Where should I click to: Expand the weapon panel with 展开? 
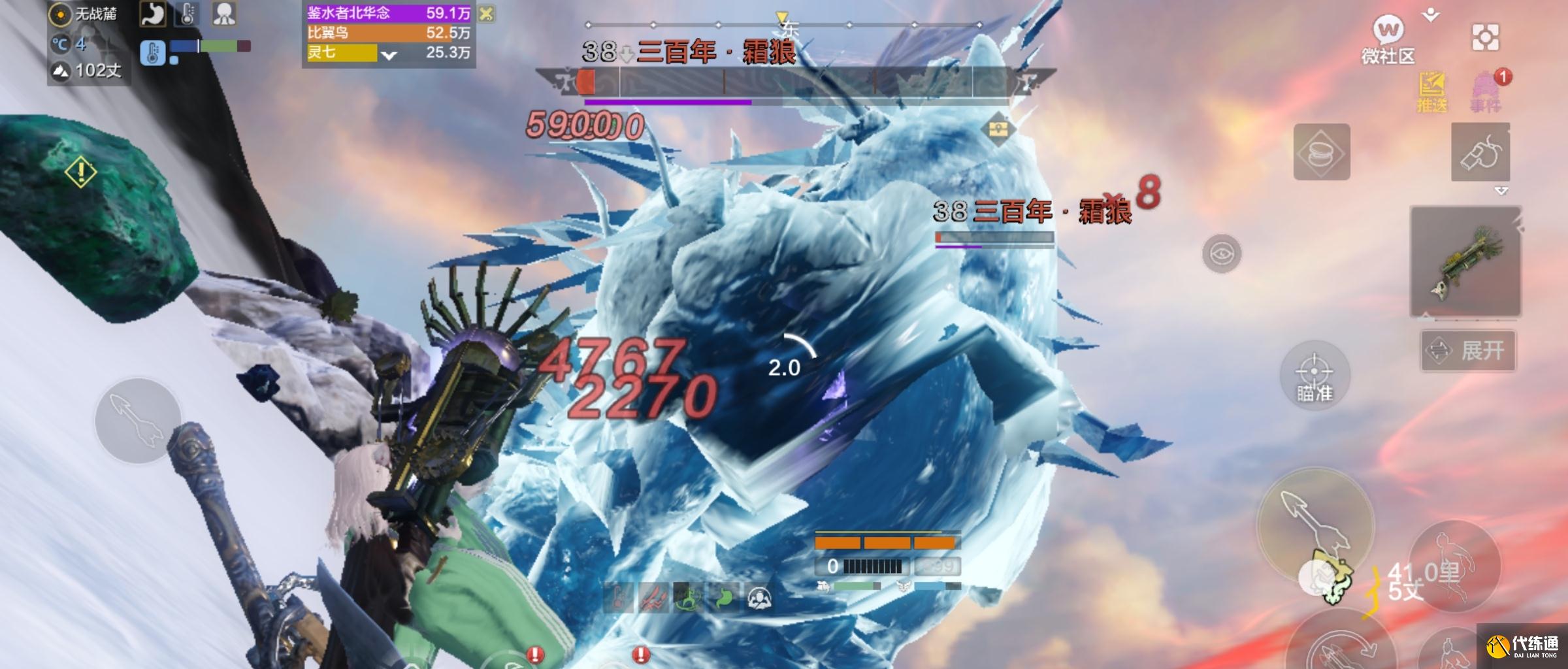click(1468, 351)
